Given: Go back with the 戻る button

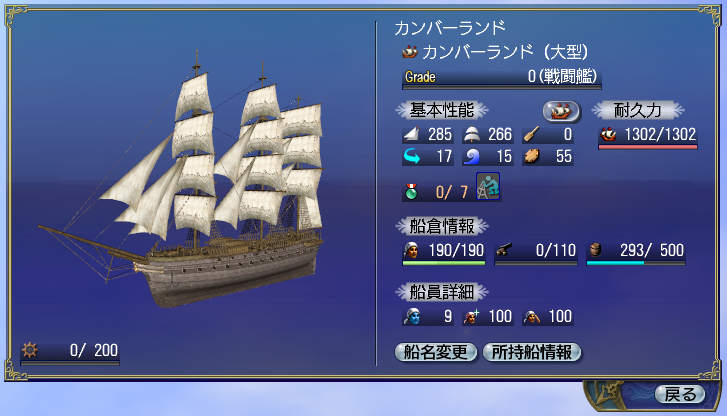Looking at the screenshot, I should coord(679,393).
